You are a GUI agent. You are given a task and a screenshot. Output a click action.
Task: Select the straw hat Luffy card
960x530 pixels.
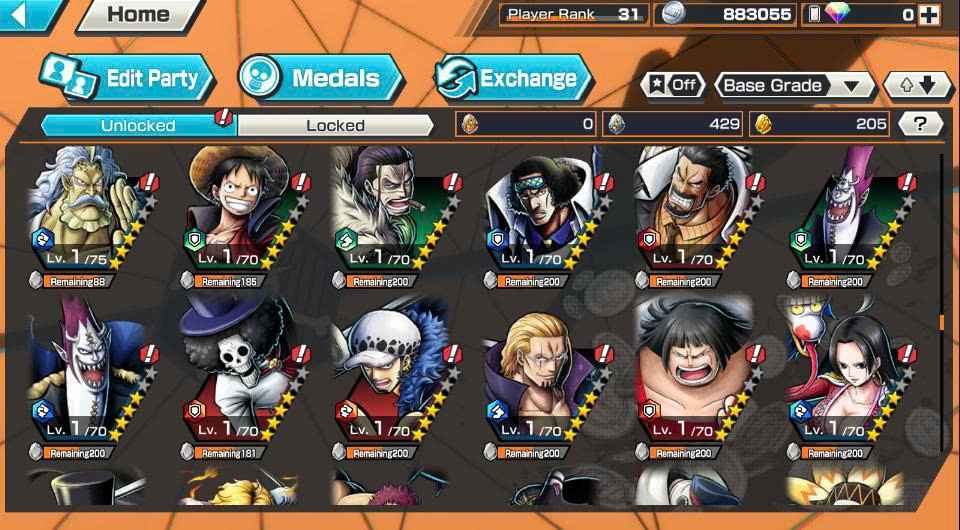[244, 215]
